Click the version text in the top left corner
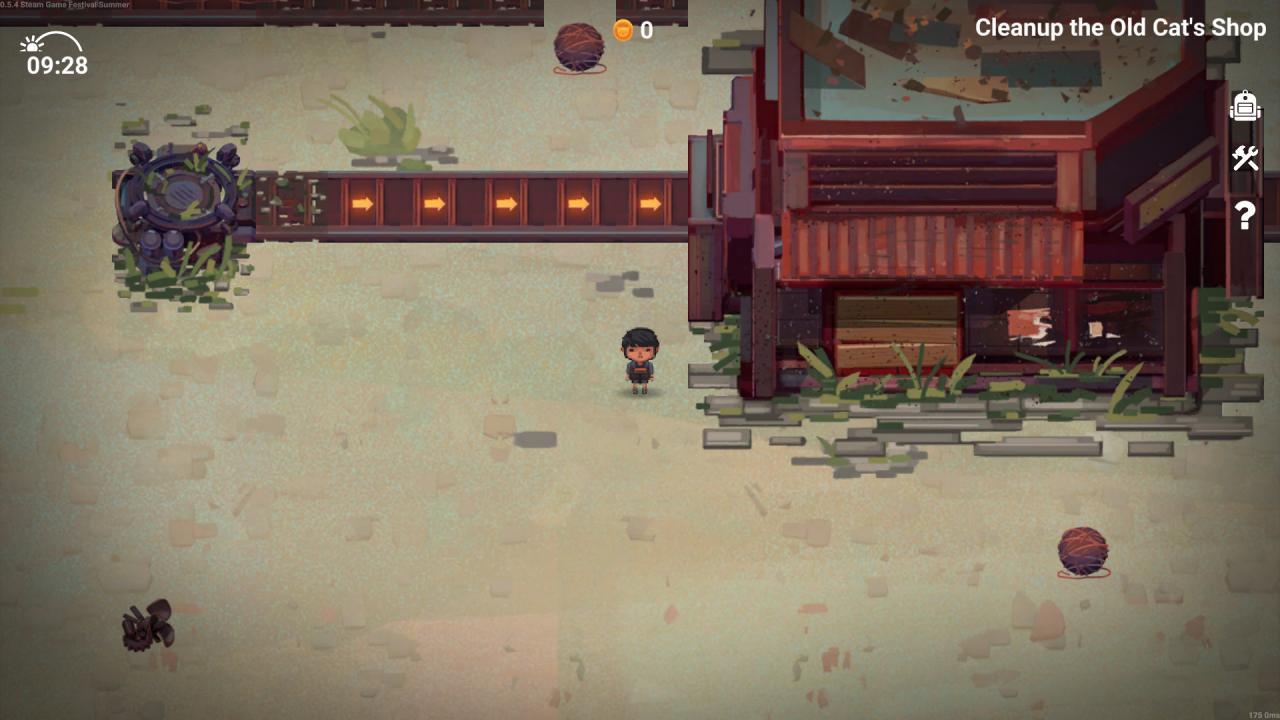The image size is (1280, 720). point(64,4)
